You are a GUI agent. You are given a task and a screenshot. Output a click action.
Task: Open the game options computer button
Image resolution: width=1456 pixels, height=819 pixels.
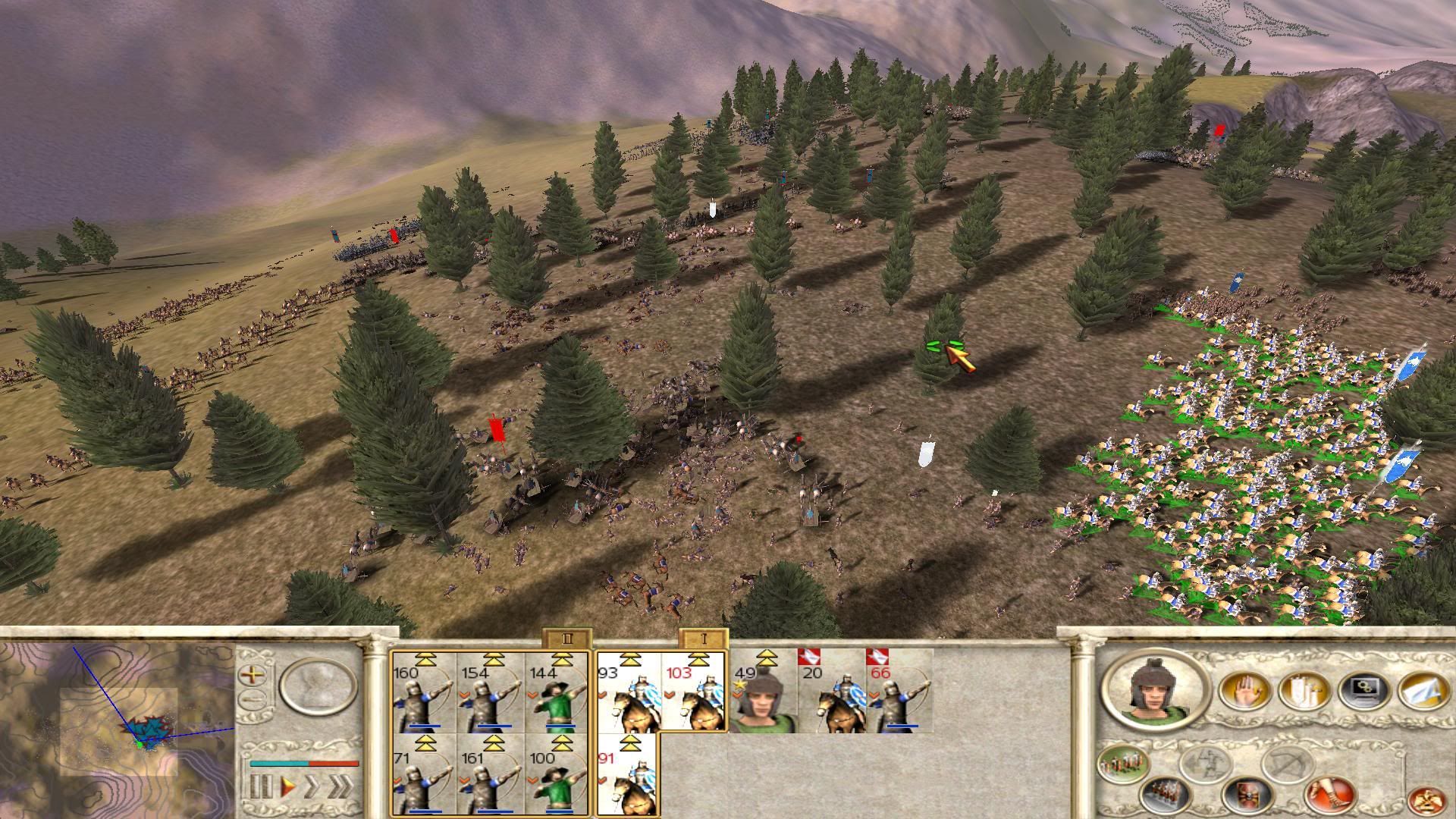tap(1363, 692)
